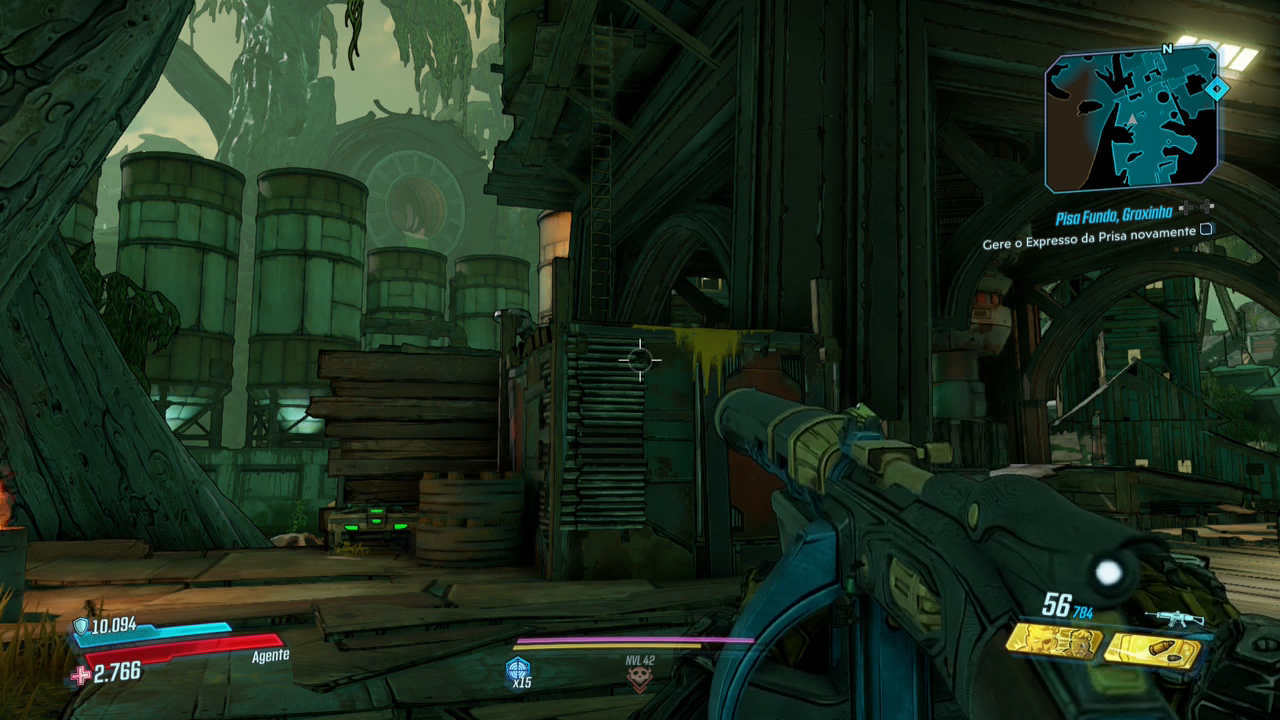Click the shield icon beside 10.094

coord(81,627)
